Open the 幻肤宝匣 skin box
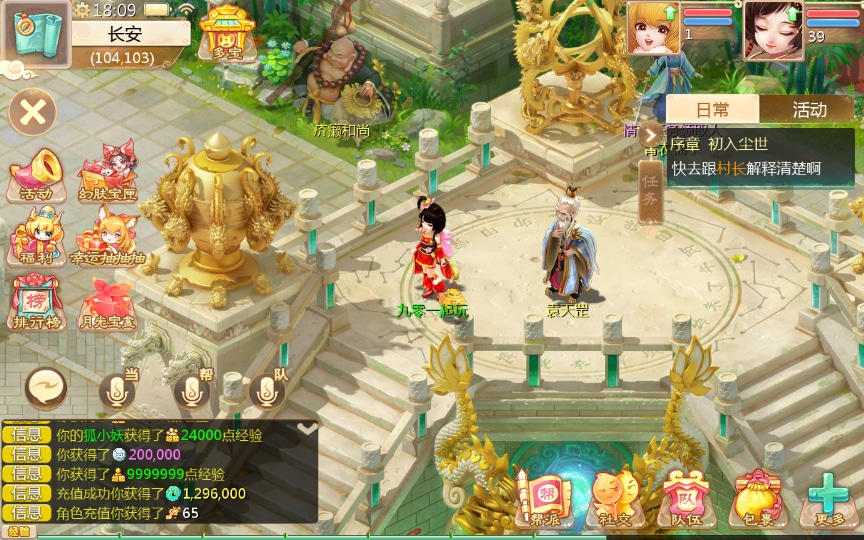 point(106,175)
